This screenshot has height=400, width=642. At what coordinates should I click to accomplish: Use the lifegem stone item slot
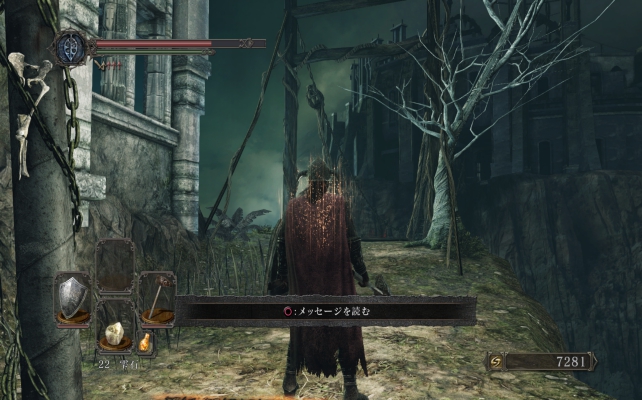[x=115, y=333]
